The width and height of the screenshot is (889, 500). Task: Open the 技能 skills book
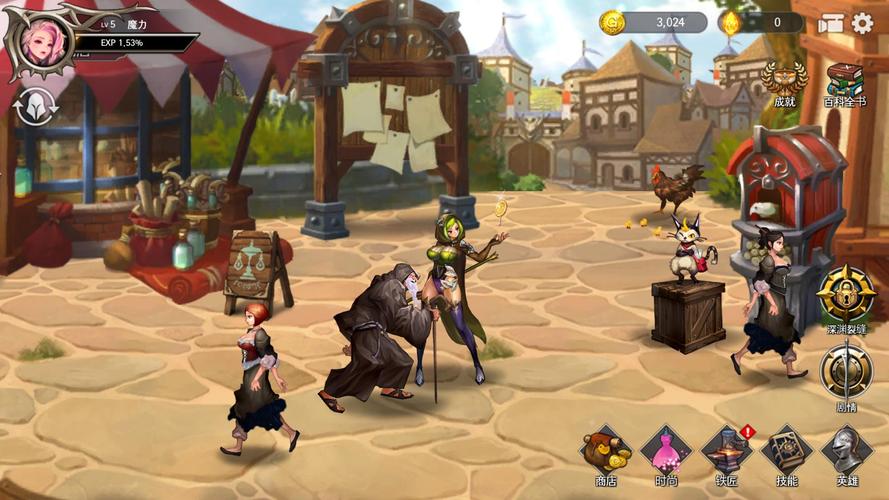click(787, 451)
